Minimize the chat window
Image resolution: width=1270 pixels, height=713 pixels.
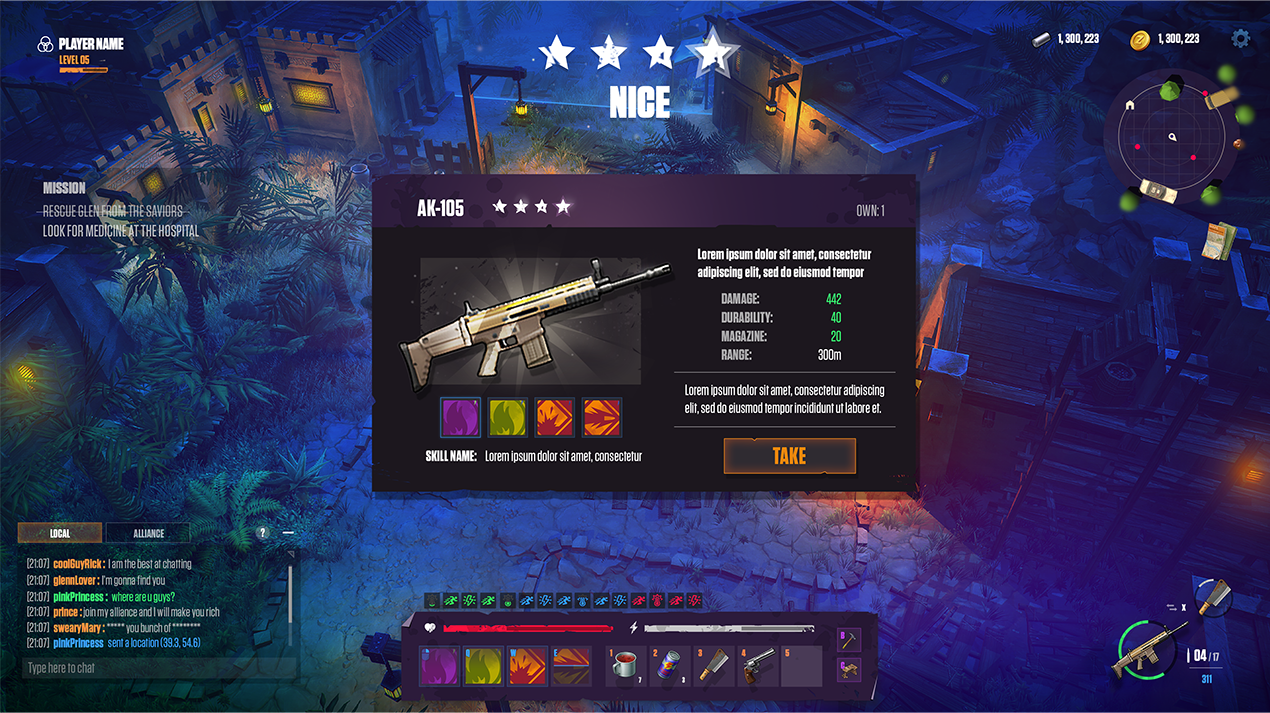(289, 533)
